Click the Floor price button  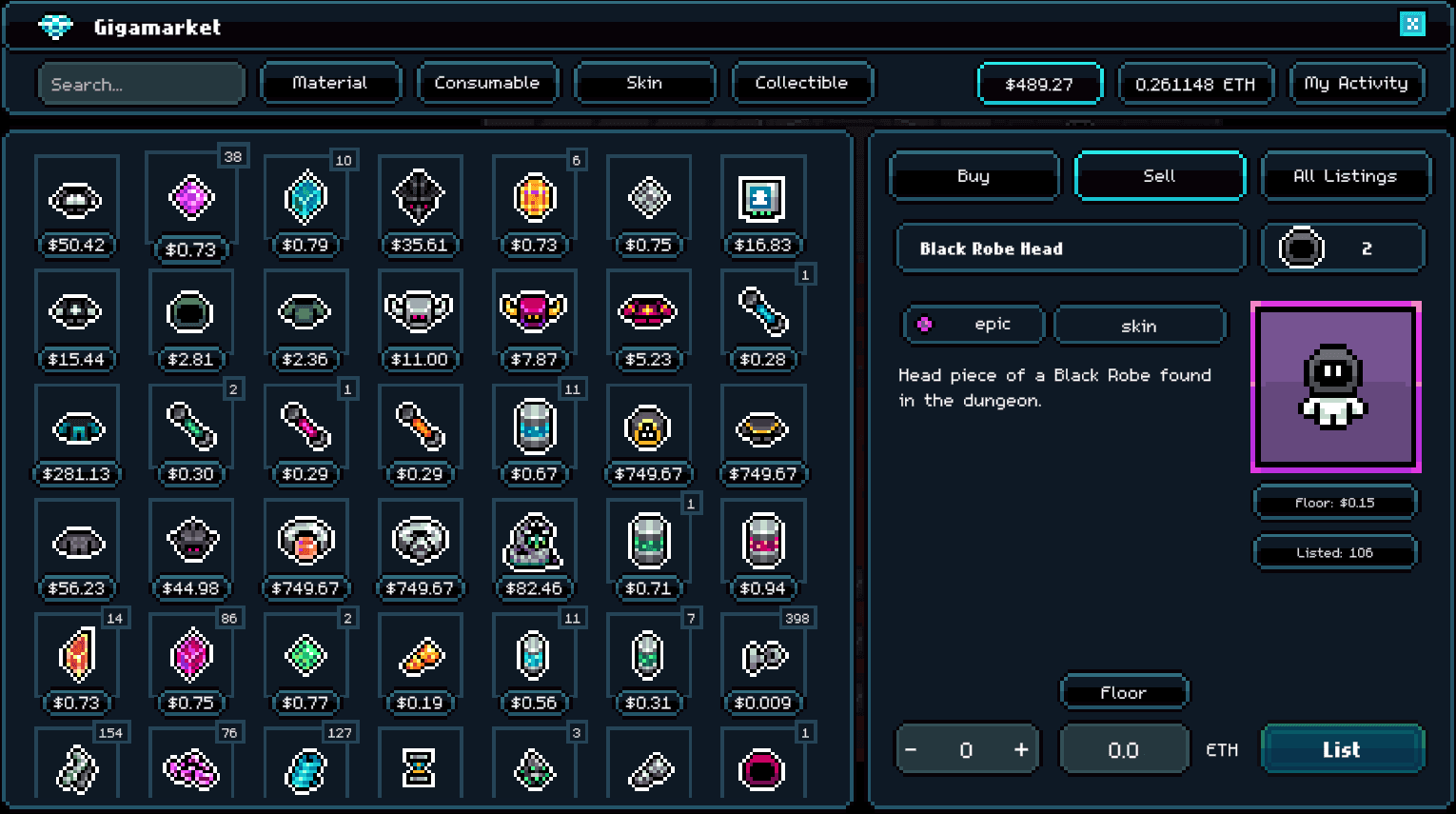pyautogui.click(x=1124, y=692)
